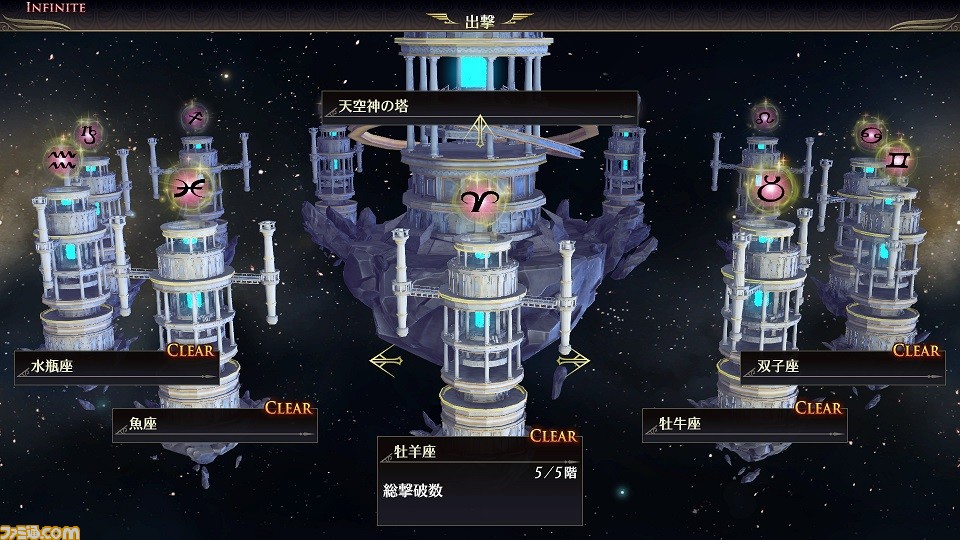Choose the Leo zodiac symbol orb

[x=766, y=117]
